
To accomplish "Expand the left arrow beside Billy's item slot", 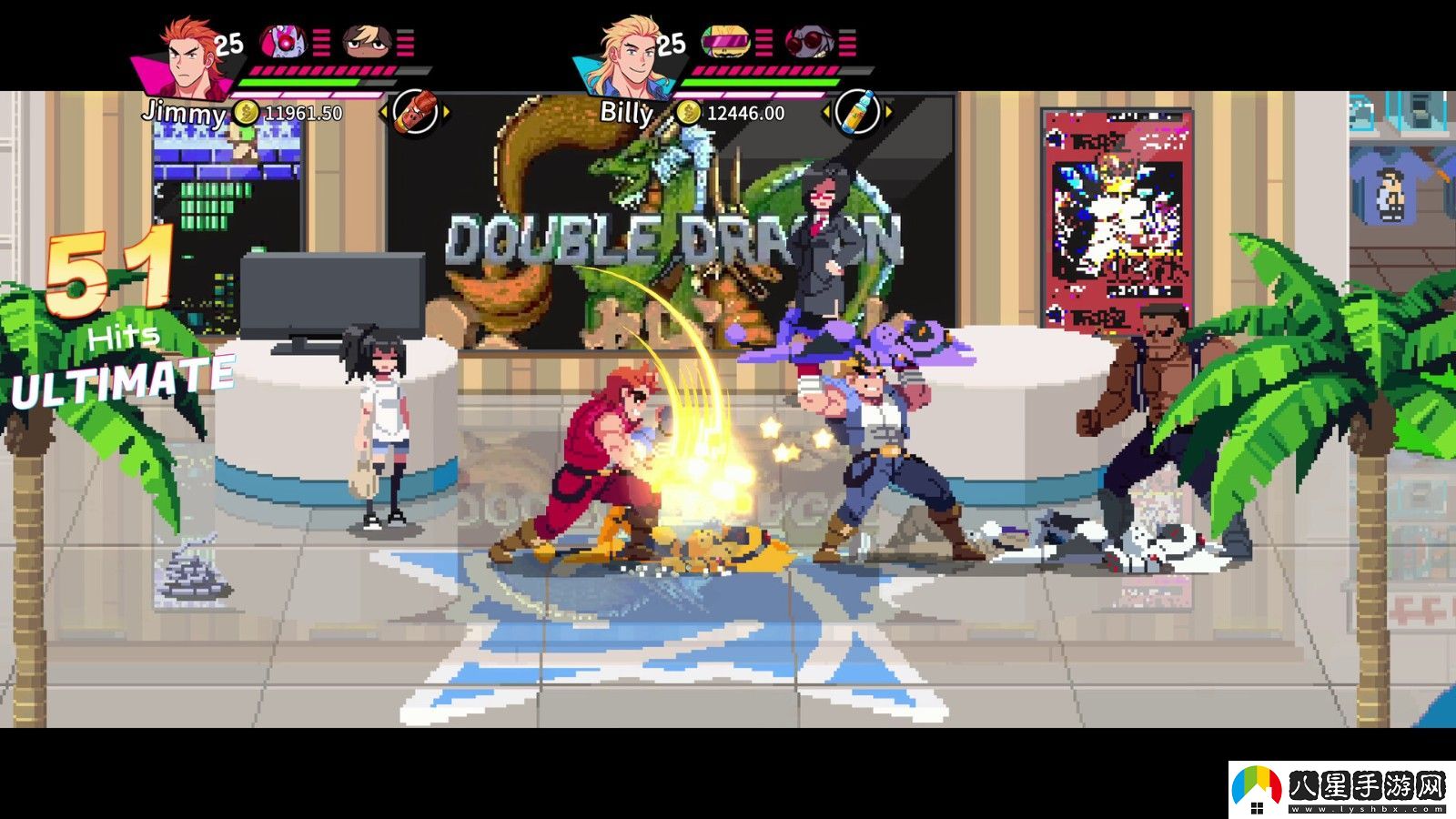I will (826, 111).
